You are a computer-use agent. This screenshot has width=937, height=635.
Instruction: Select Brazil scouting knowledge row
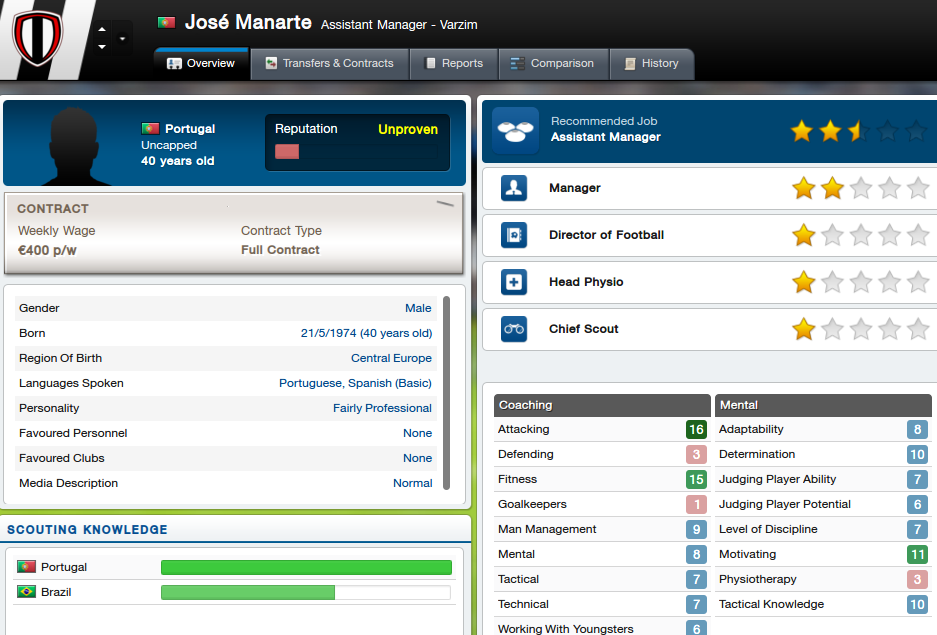(235, 592)
